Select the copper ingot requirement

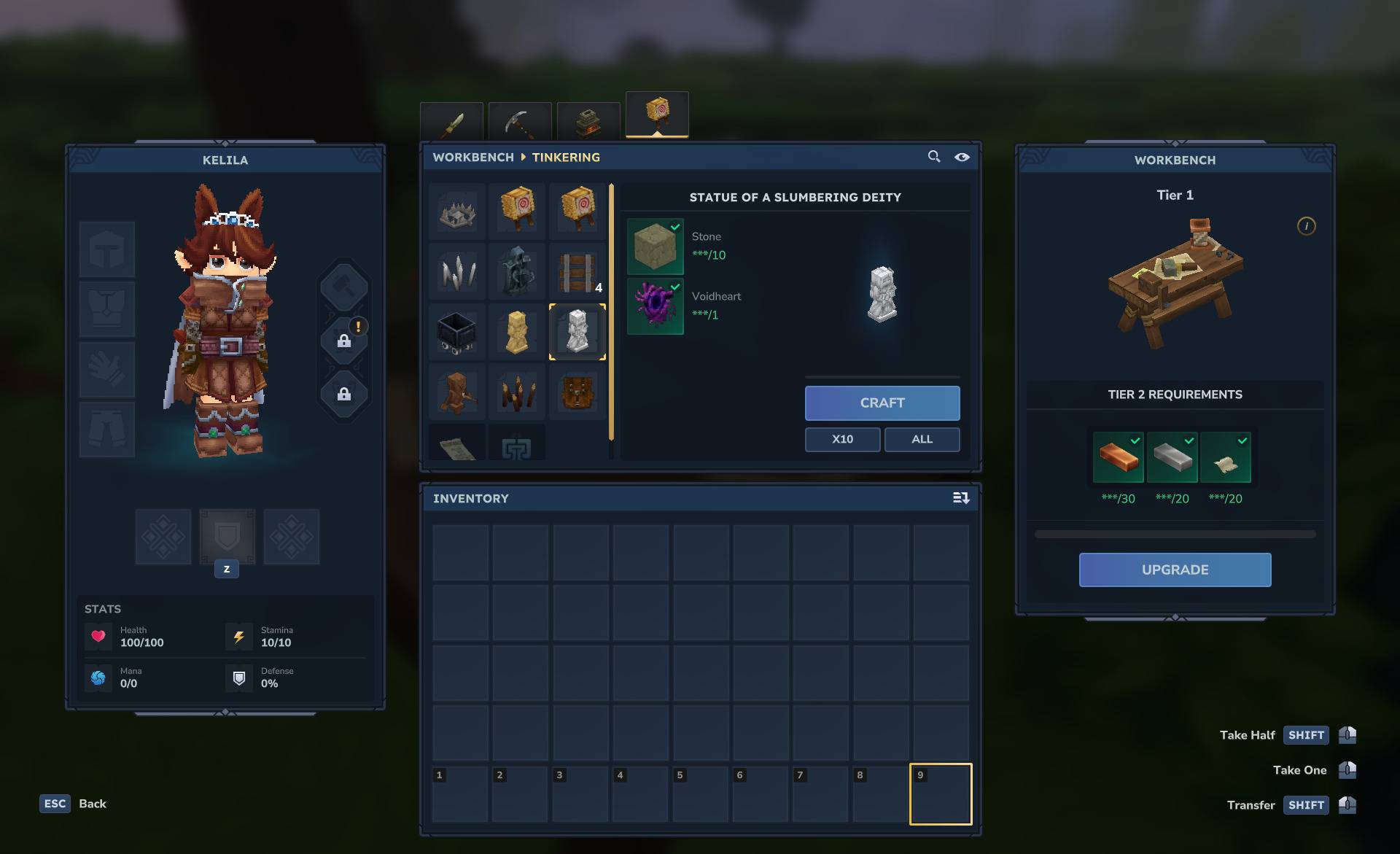[x=1118, y=458]
